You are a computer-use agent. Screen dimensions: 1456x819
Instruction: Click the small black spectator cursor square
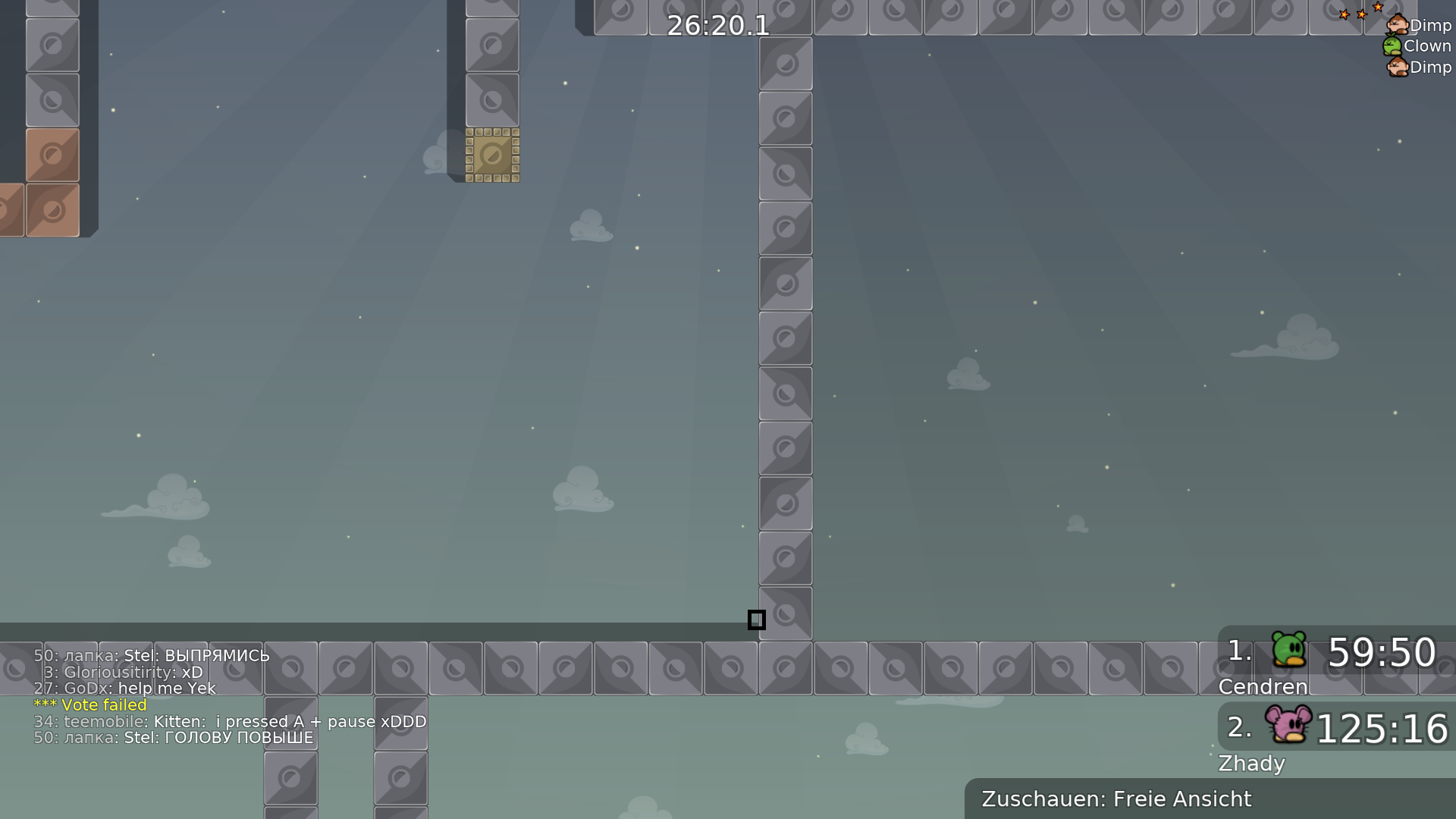point(756,620)
